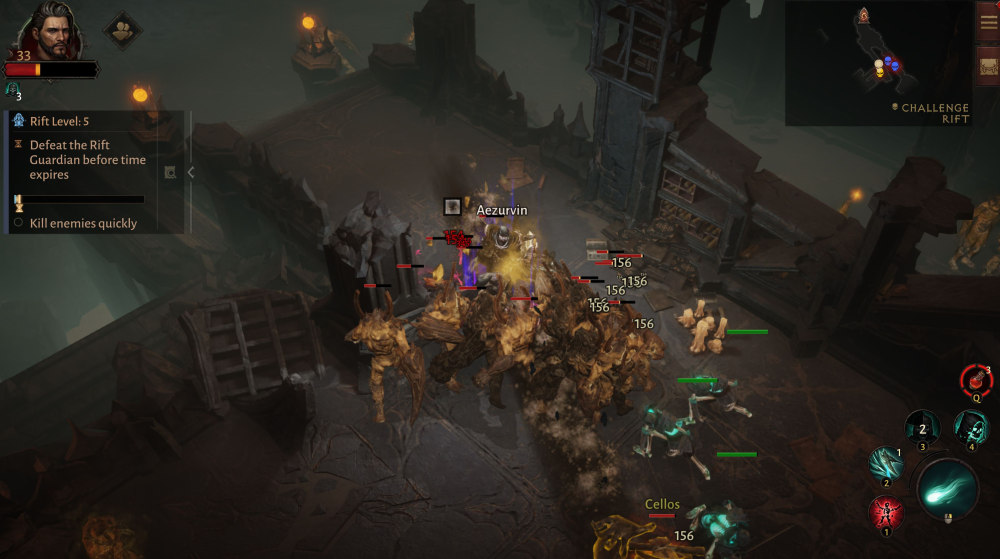The width and height of the screenshot is (1000, 559).
Task: Cast the teal spear skill
Action: [886, 464]
